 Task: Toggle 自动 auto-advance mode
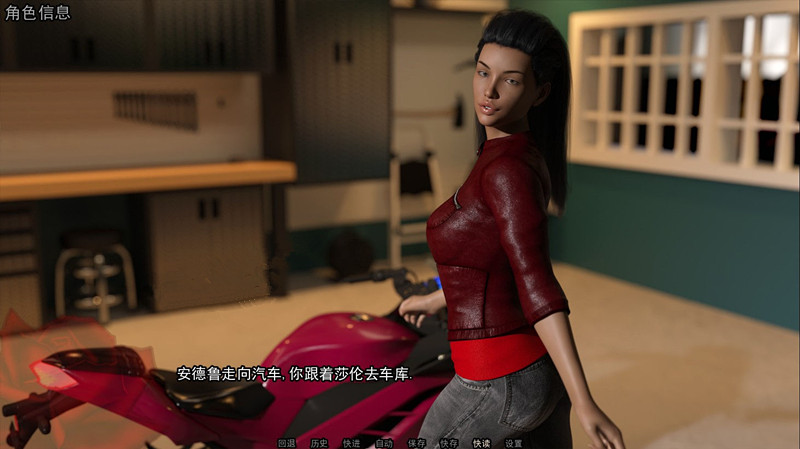click(384, 443)
